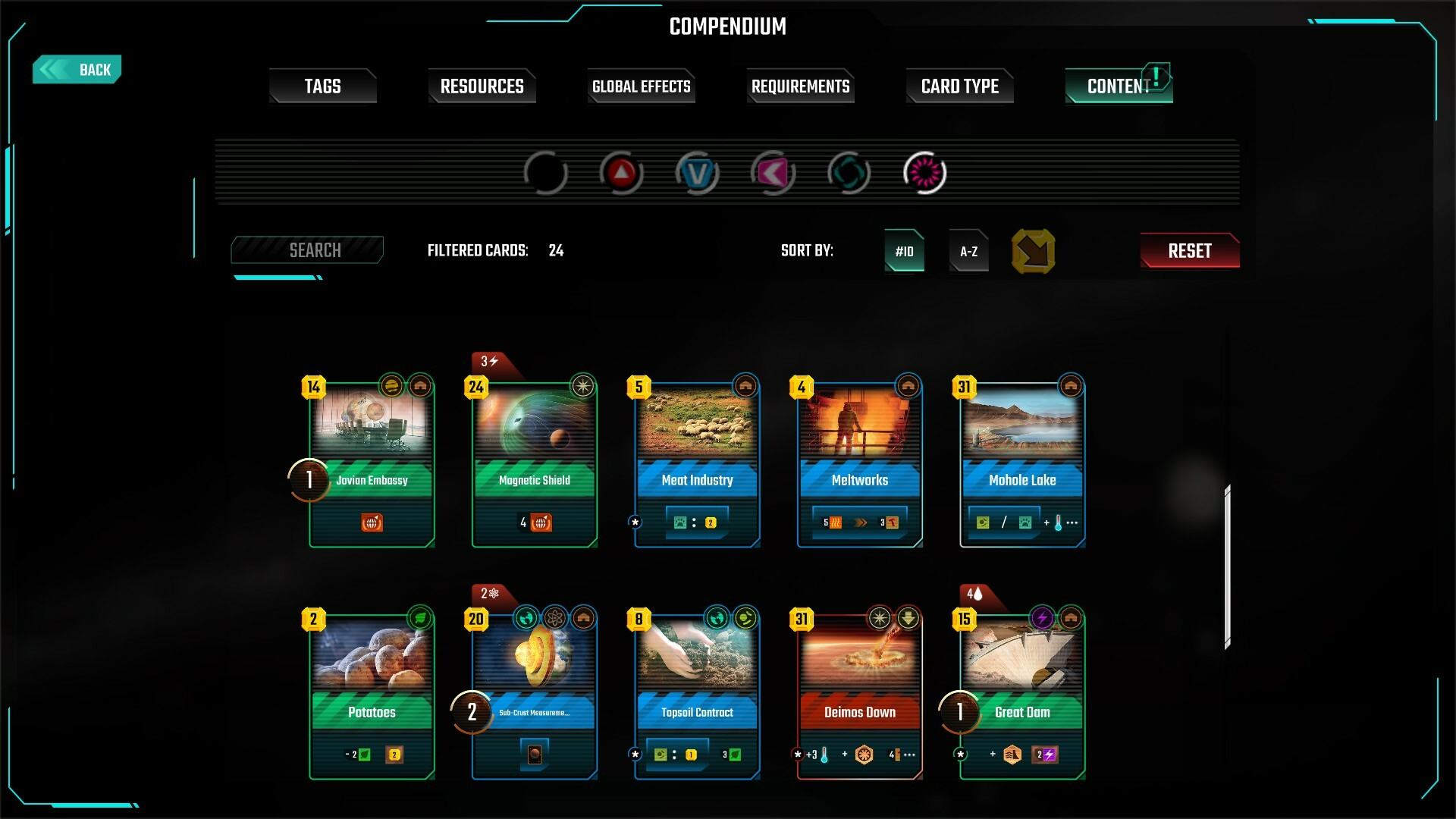Image resolution: width=1456 pixels, height=819 pixels.
Task: Switch to the Resources filter tab
Action: click(482, 86)
